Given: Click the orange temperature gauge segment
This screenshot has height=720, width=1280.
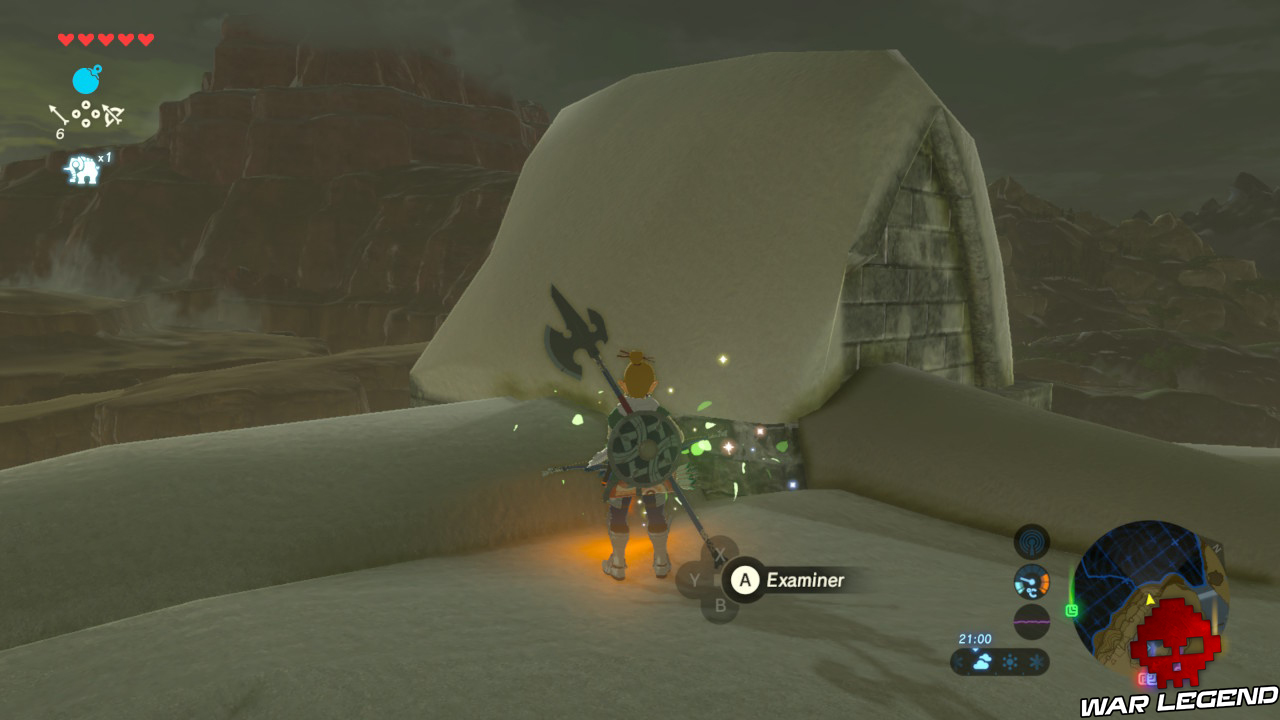Looking at the screenshot, I should (x=1044, y=578).
